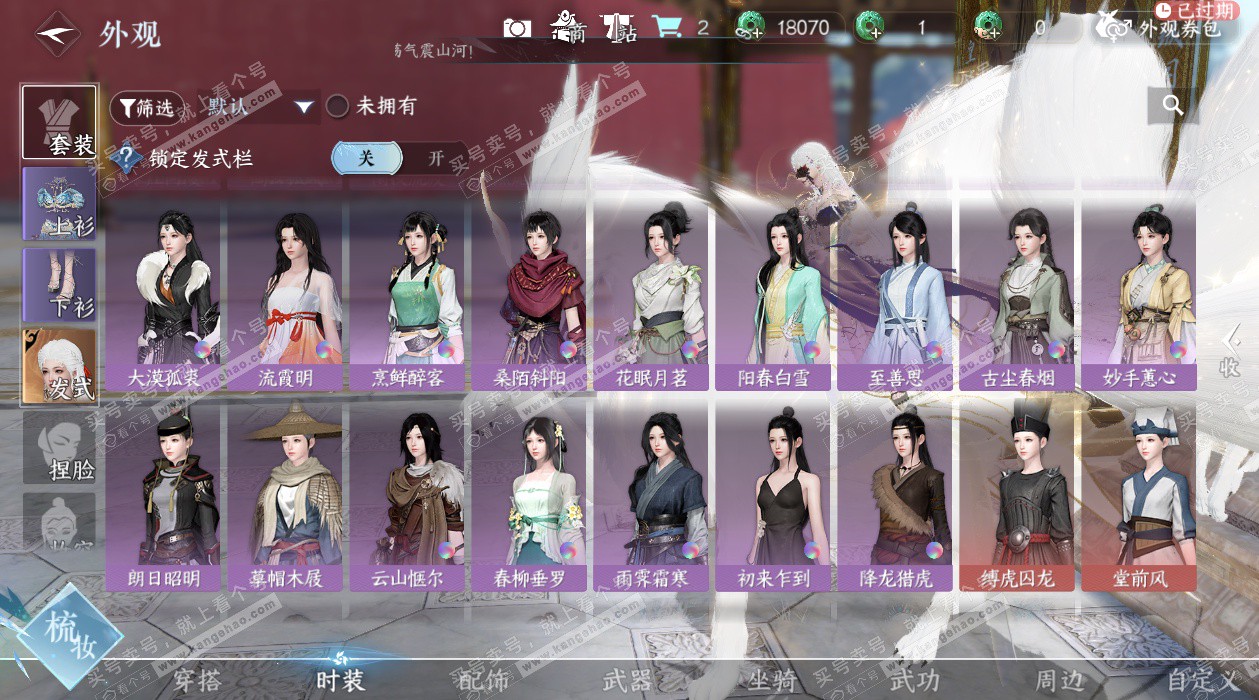Toggle the 未拥有 checkbox
This screenshot has width=1259, height=700.
tap(338, 106)
